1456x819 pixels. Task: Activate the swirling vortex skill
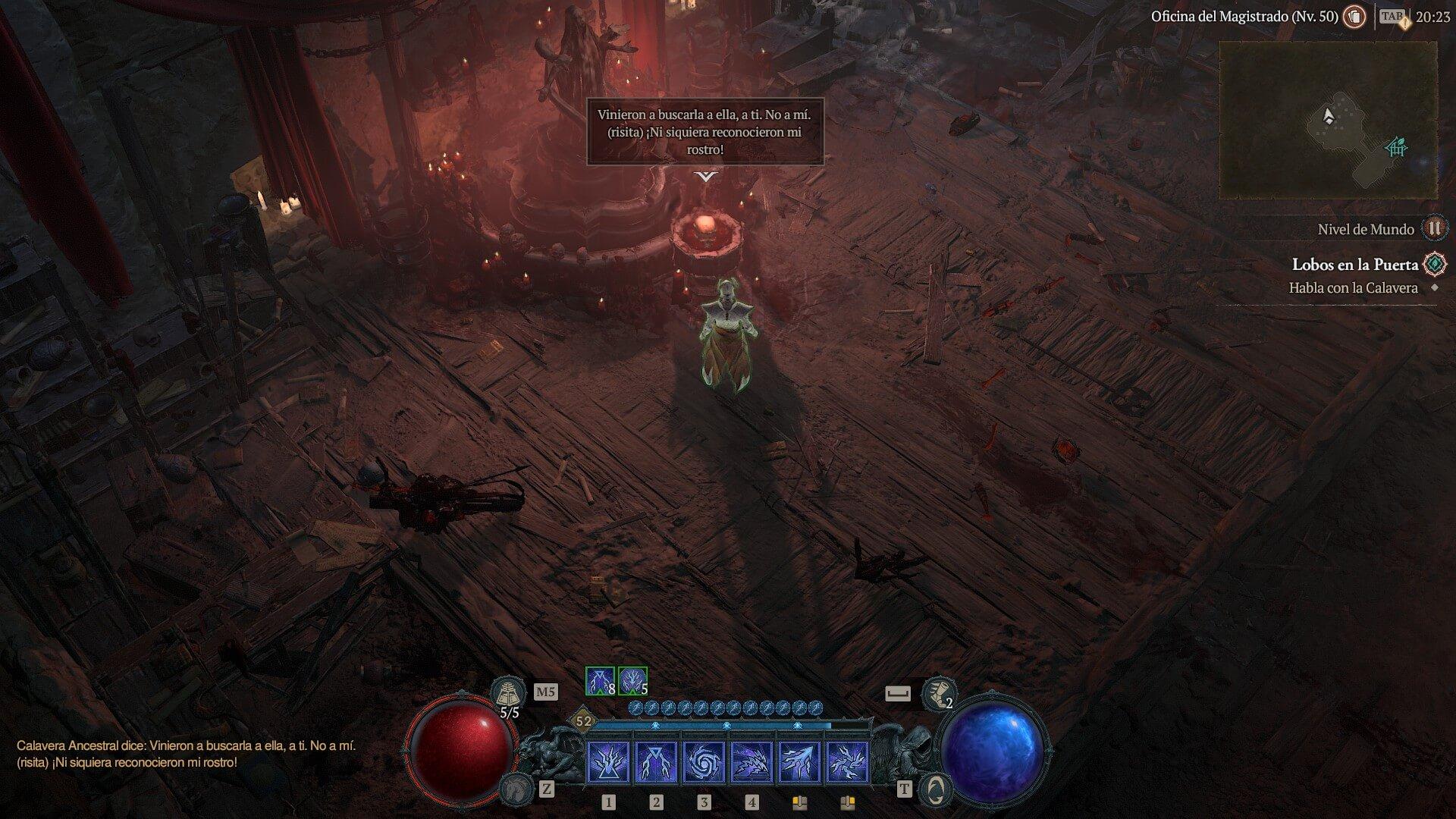[x=704, y=761]
